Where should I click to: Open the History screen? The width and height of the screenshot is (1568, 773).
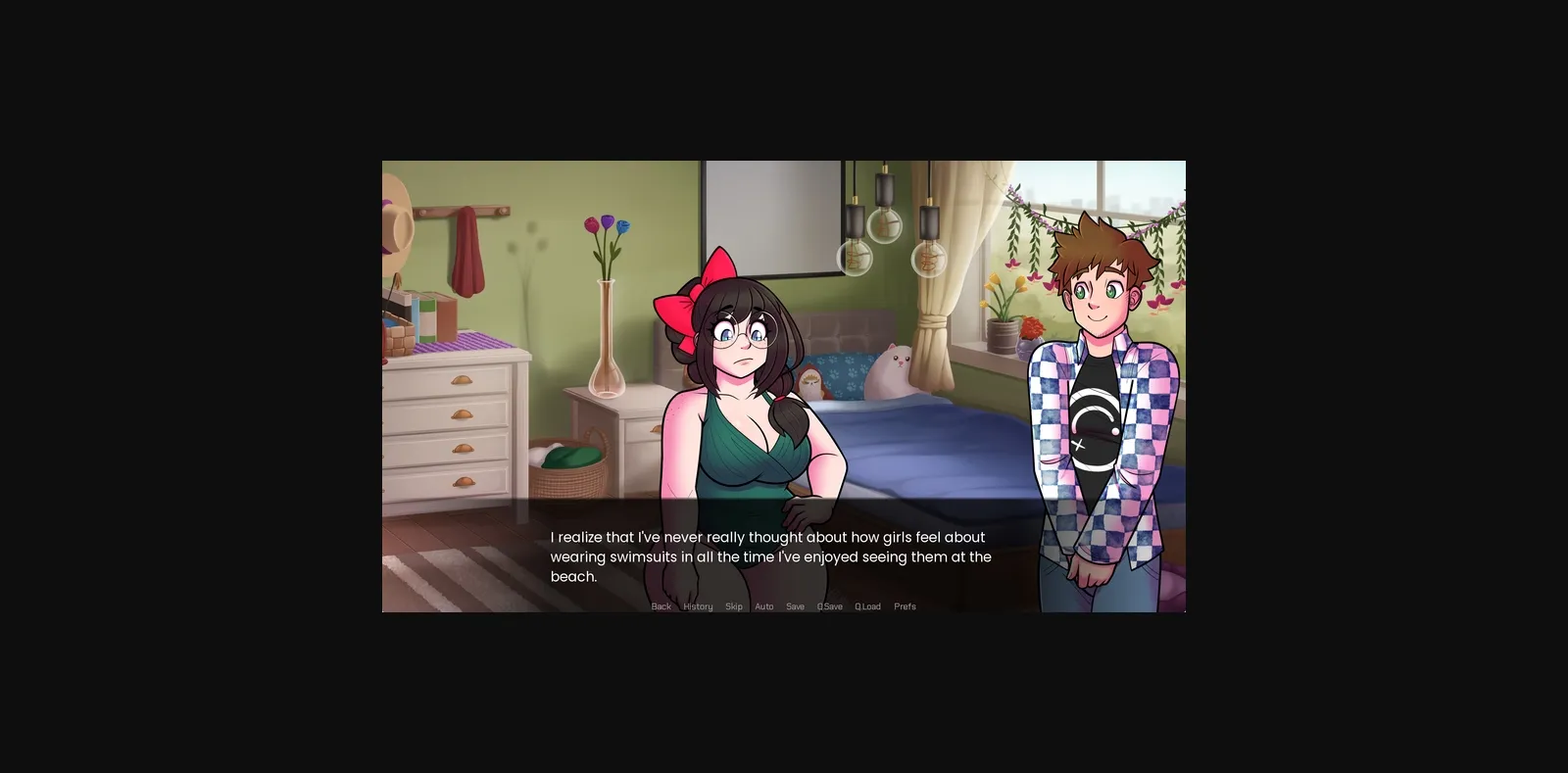coord(697,605)
